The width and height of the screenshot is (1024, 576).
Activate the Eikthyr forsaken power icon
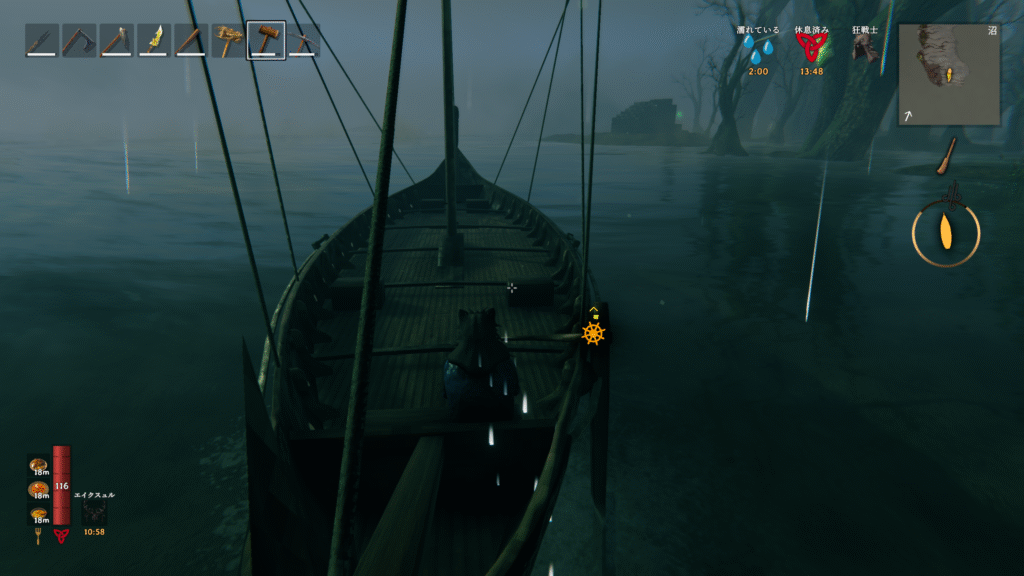click(x=94, y=512)
